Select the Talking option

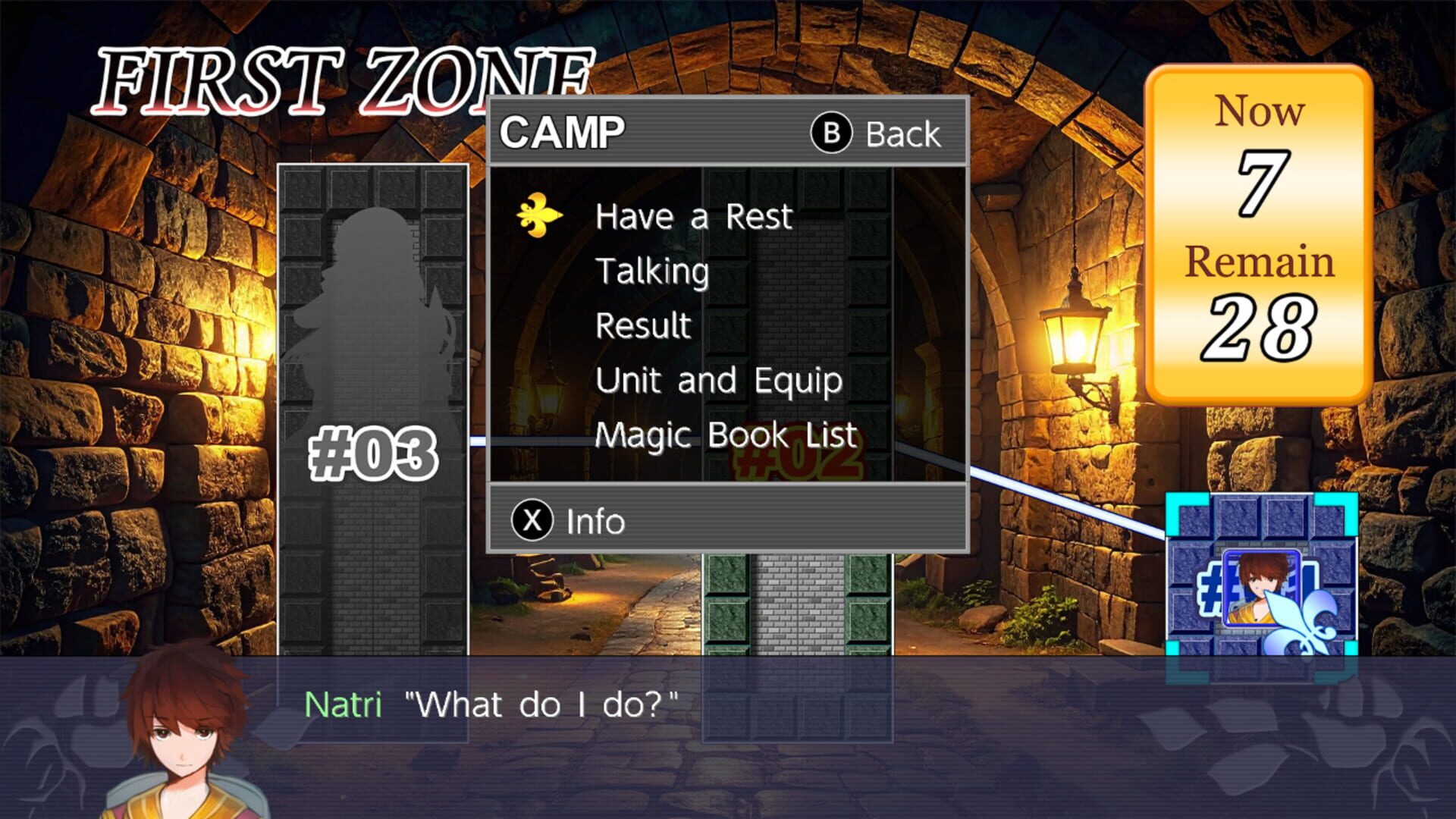coord(652,271)
